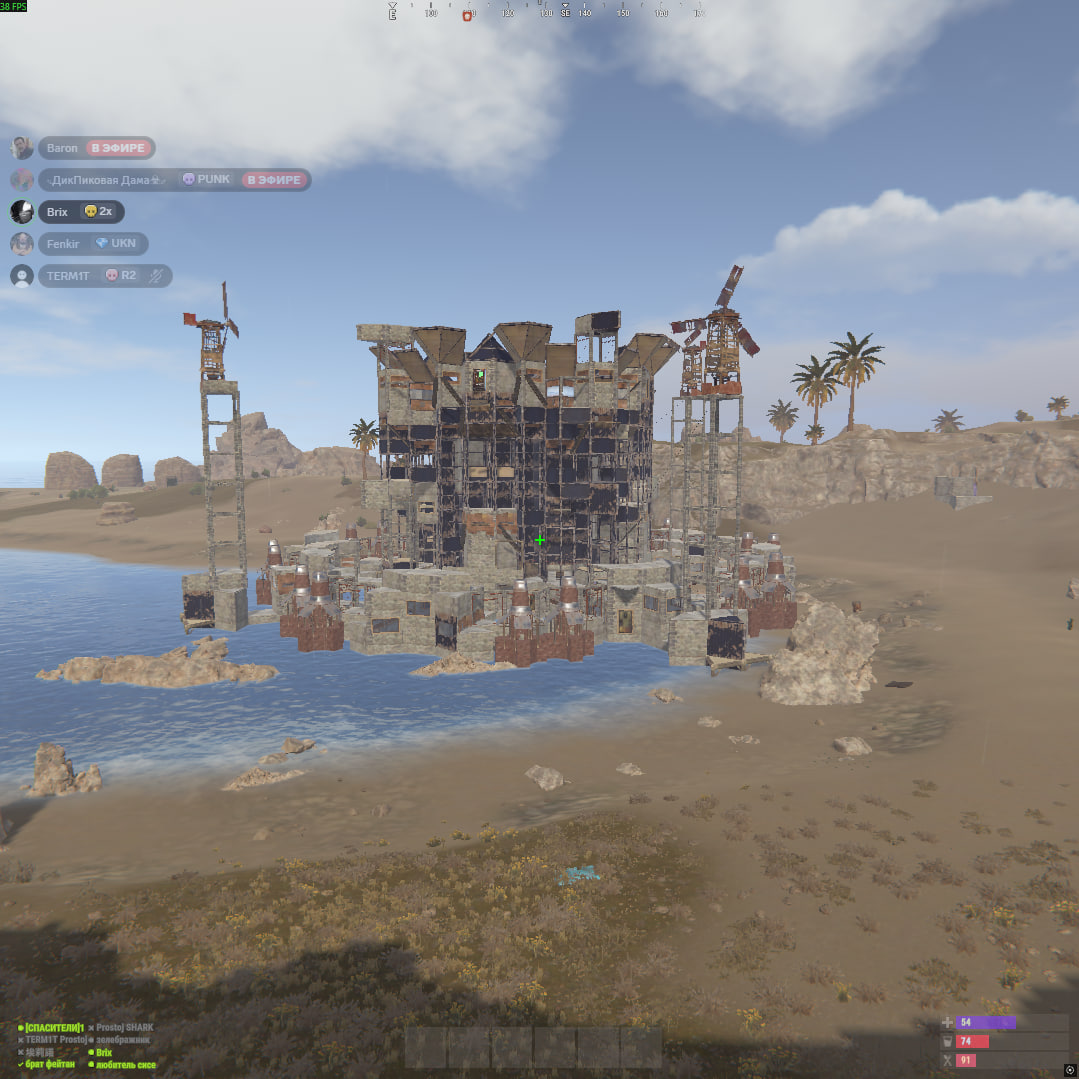Image resolution: width=1079 pixels, height=1079 pixels.
Task: Choose teammate любитель сисе in team list
Action: tap(125, 1065)
